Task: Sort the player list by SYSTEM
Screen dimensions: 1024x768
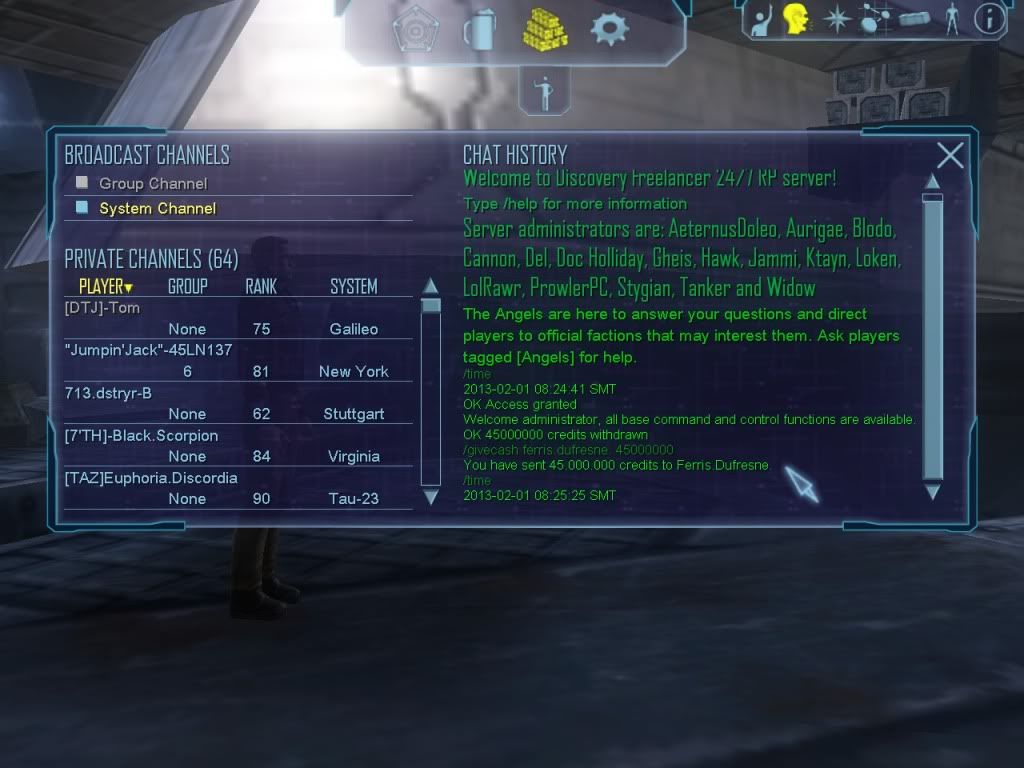Action: pos(354,287)
